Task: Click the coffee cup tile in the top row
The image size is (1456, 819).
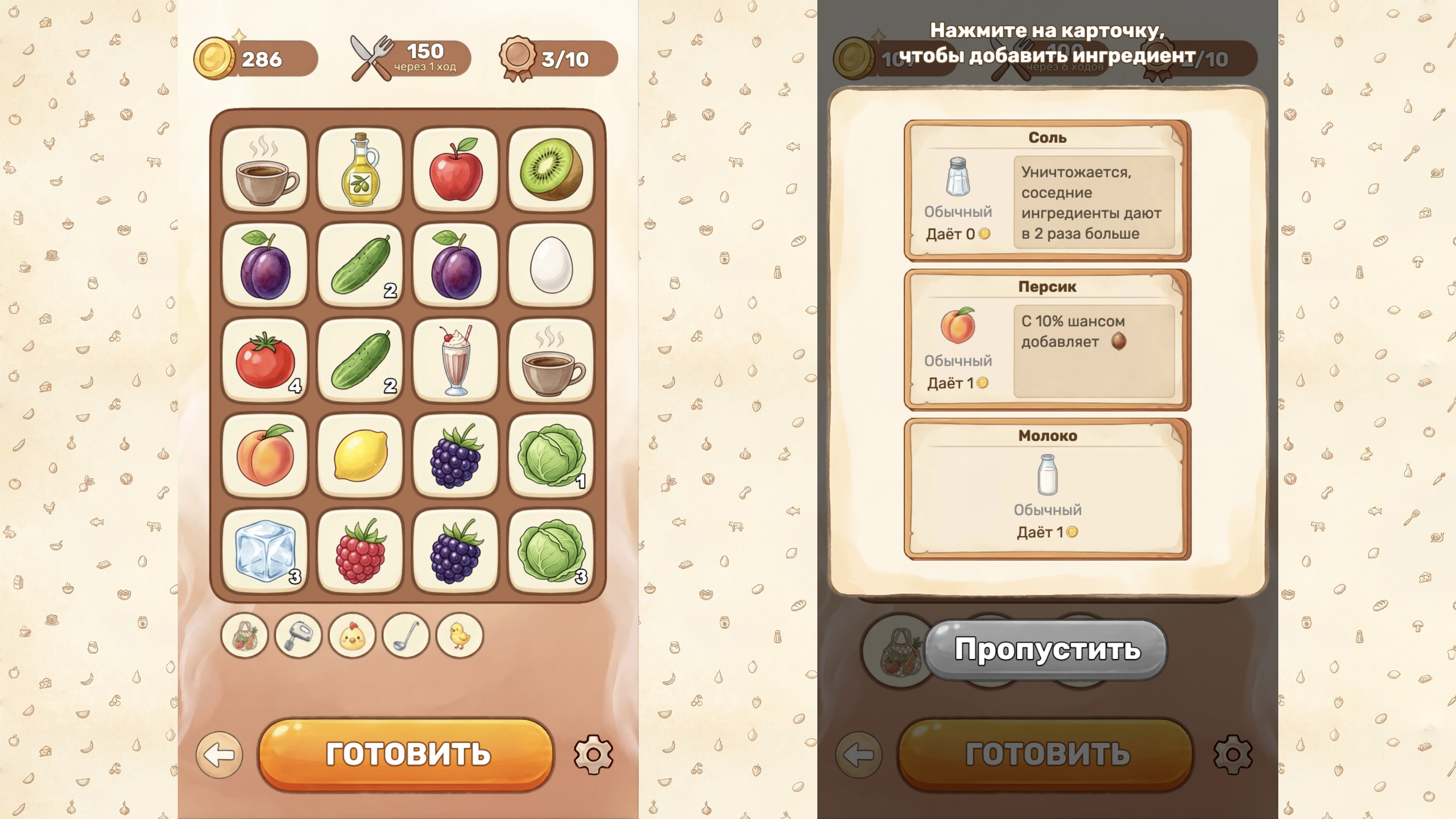Action: [x=266, y=168]
